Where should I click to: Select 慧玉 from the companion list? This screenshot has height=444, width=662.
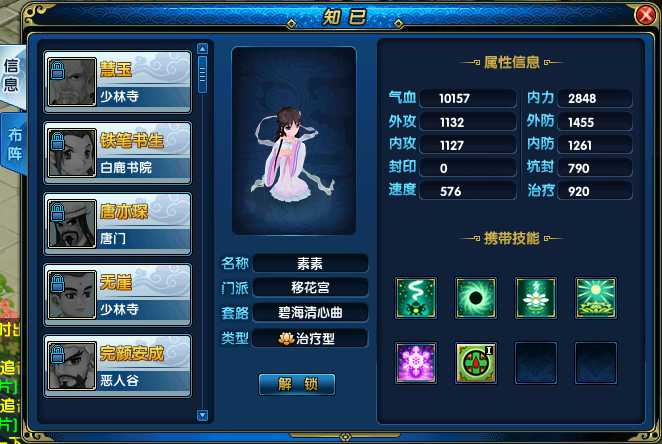click(x=118, y=81)
